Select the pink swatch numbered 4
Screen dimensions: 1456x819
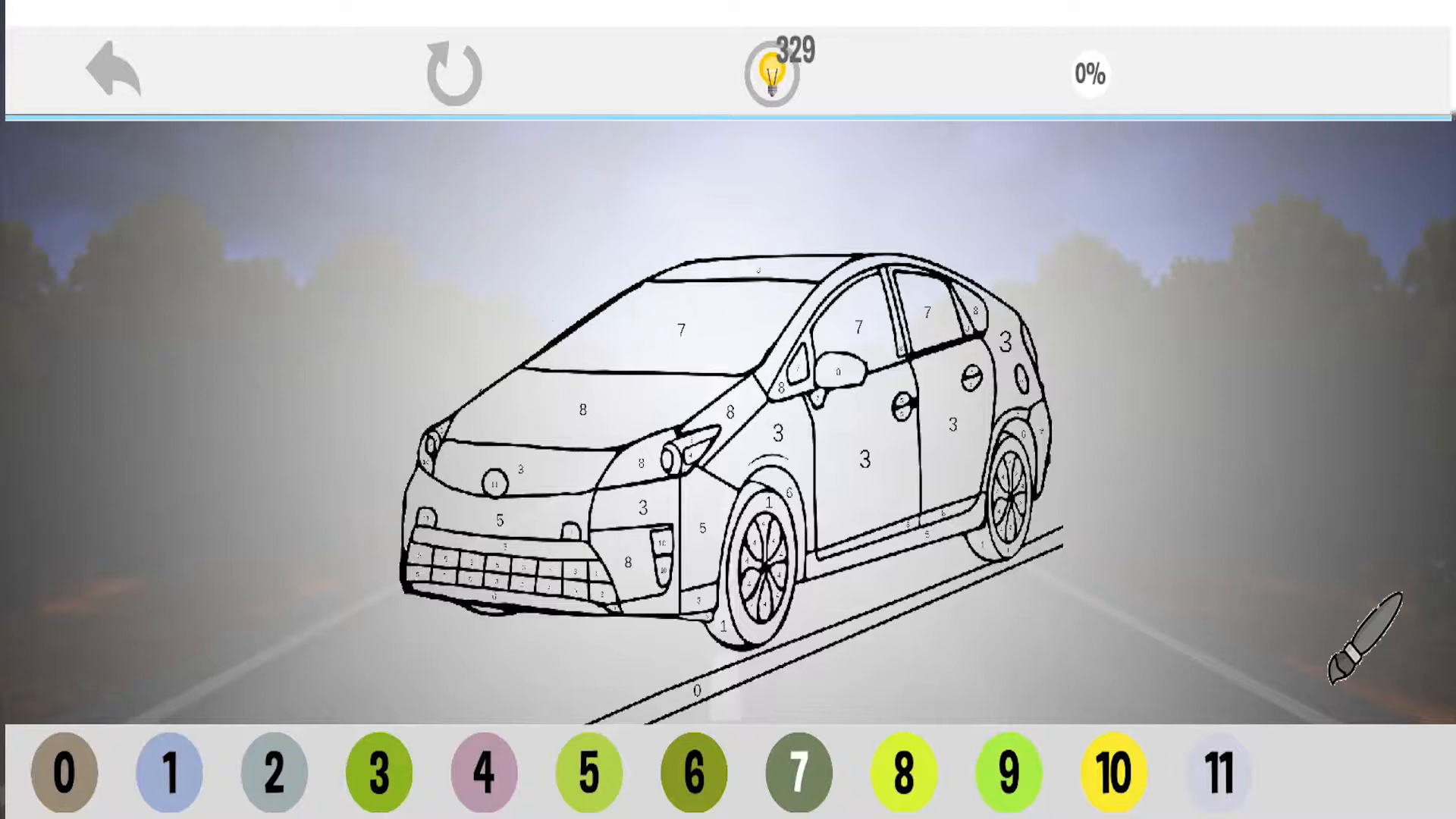(x=485, y=771)
